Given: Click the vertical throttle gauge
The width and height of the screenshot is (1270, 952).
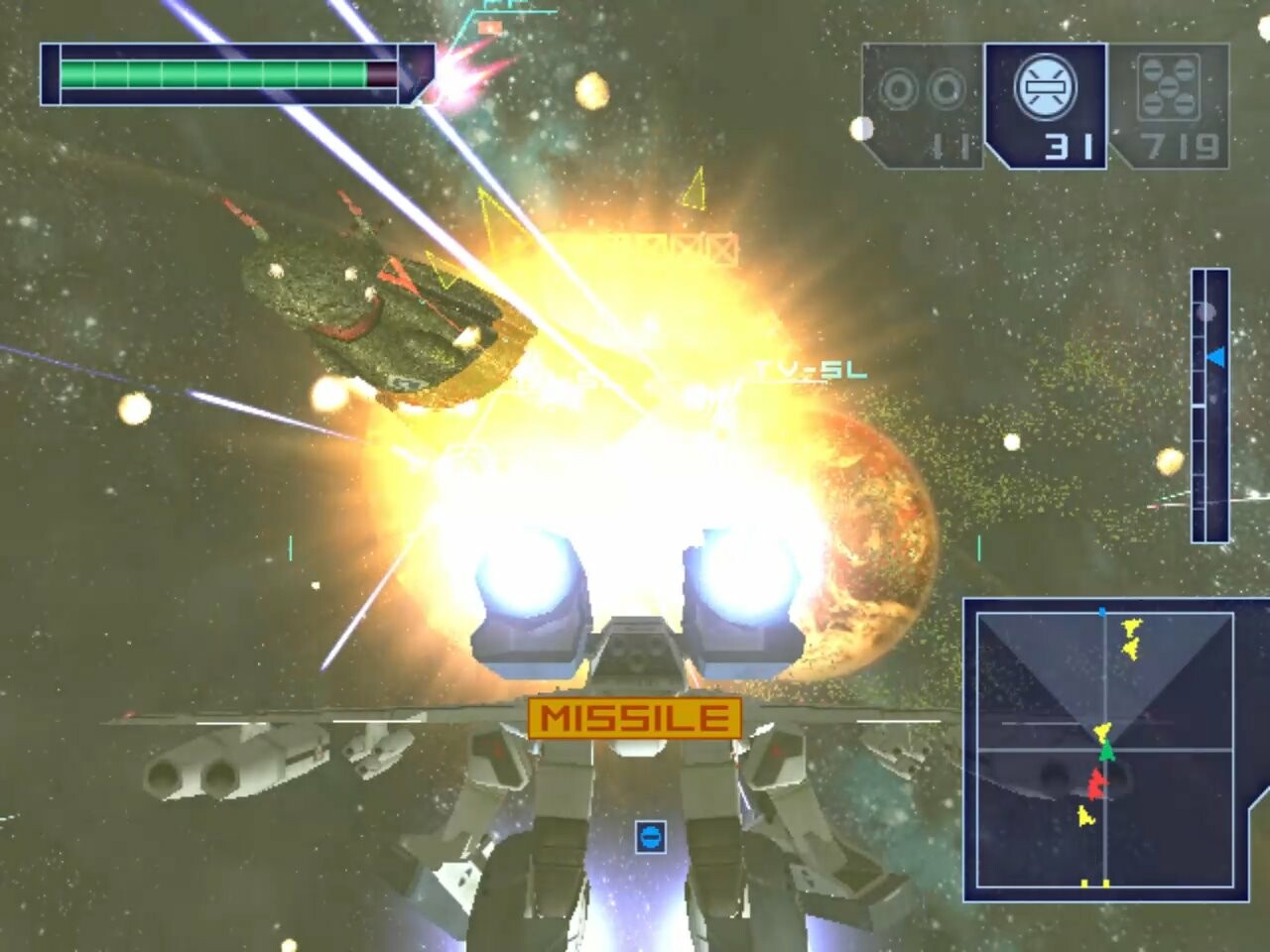Looking at the screenshot, I should pyautogui.click(x=1209, y=405).
